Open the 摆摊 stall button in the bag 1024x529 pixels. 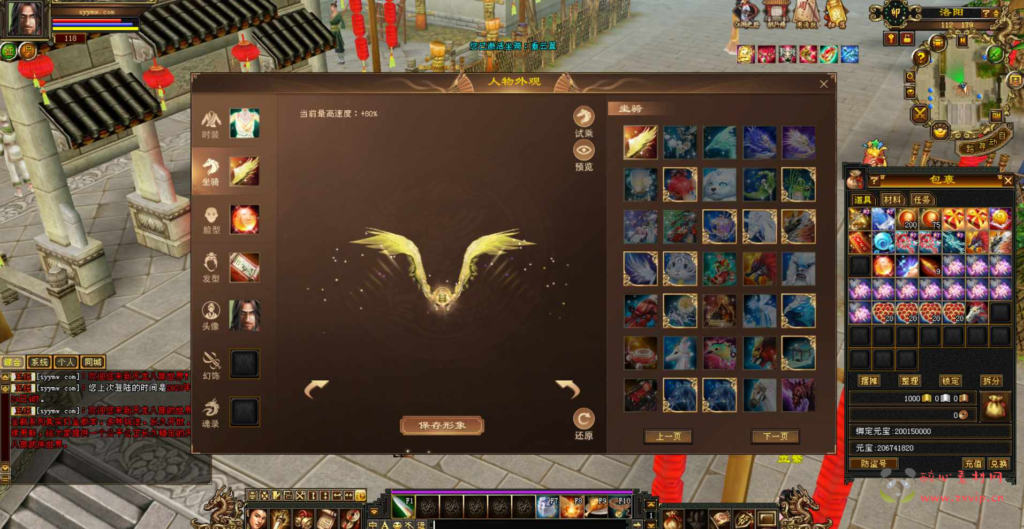coord(868,380)
